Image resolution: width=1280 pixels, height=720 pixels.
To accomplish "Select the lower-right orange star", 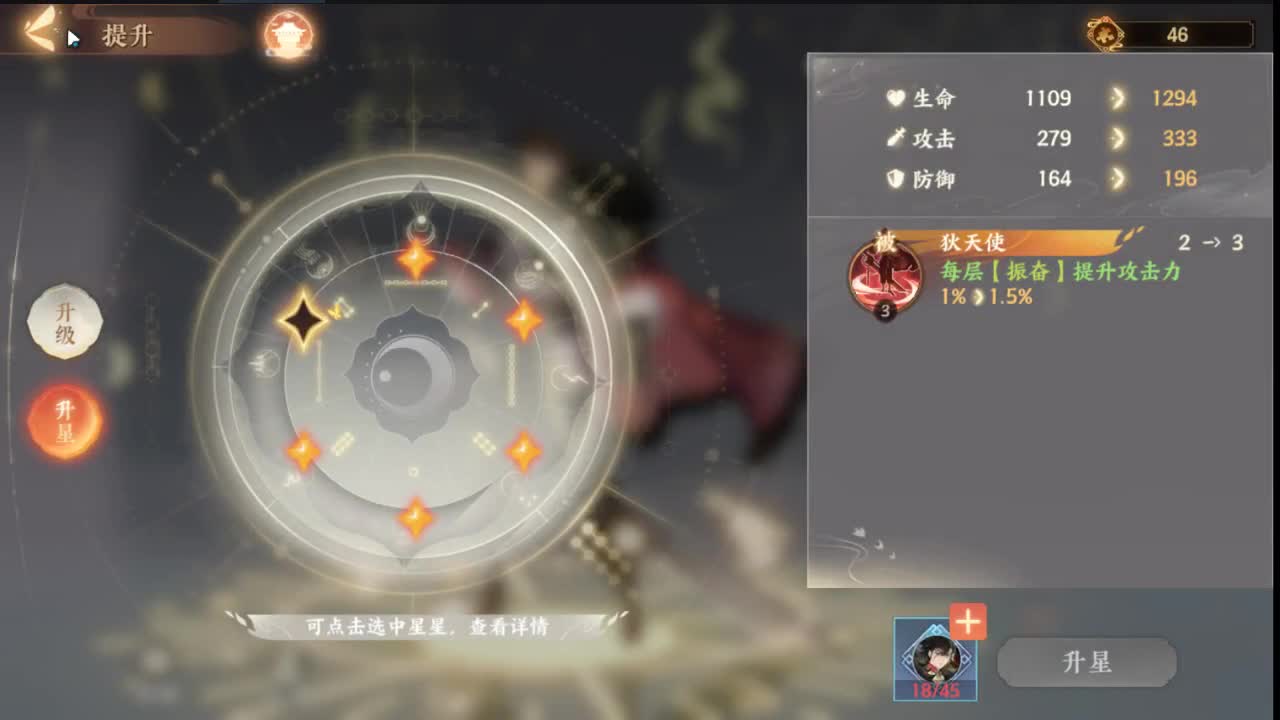I will pyautogui.click(x=524, y=451).
